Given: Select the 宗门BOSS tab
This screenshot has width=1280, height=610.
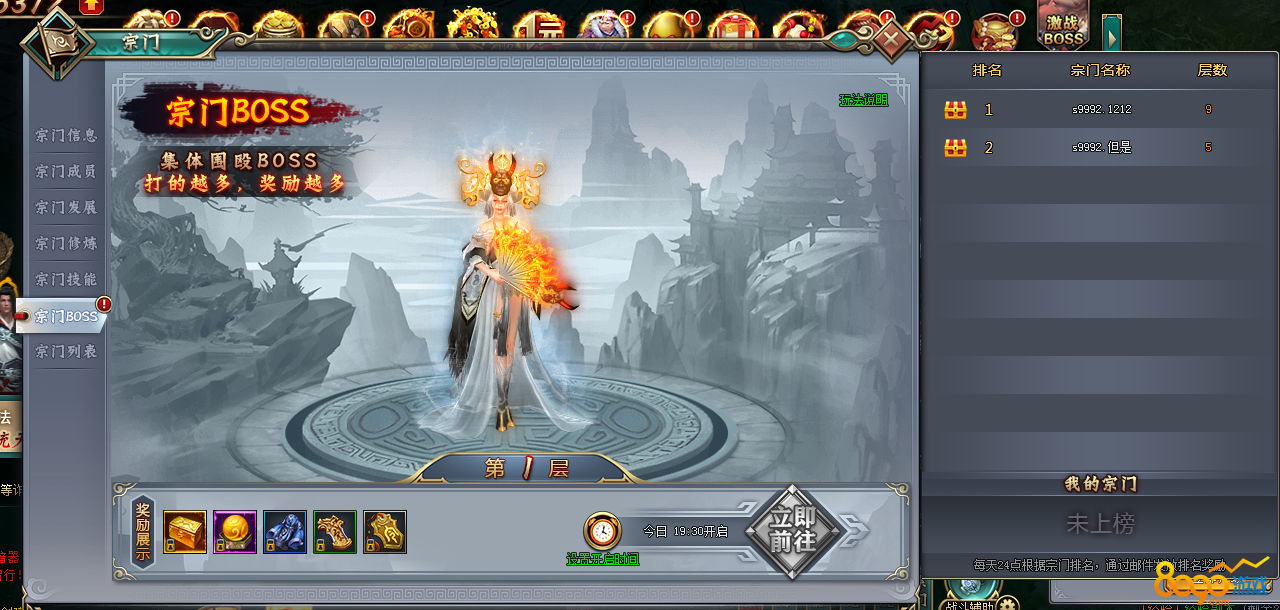Looking at the screenshot, I should coord(66,317).
